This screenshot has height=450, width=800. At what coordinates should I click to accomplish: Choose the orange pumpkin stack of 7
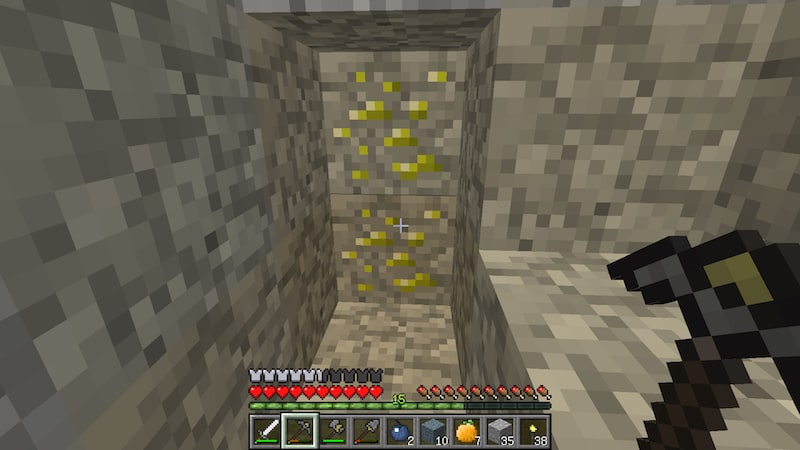point(465,431)
